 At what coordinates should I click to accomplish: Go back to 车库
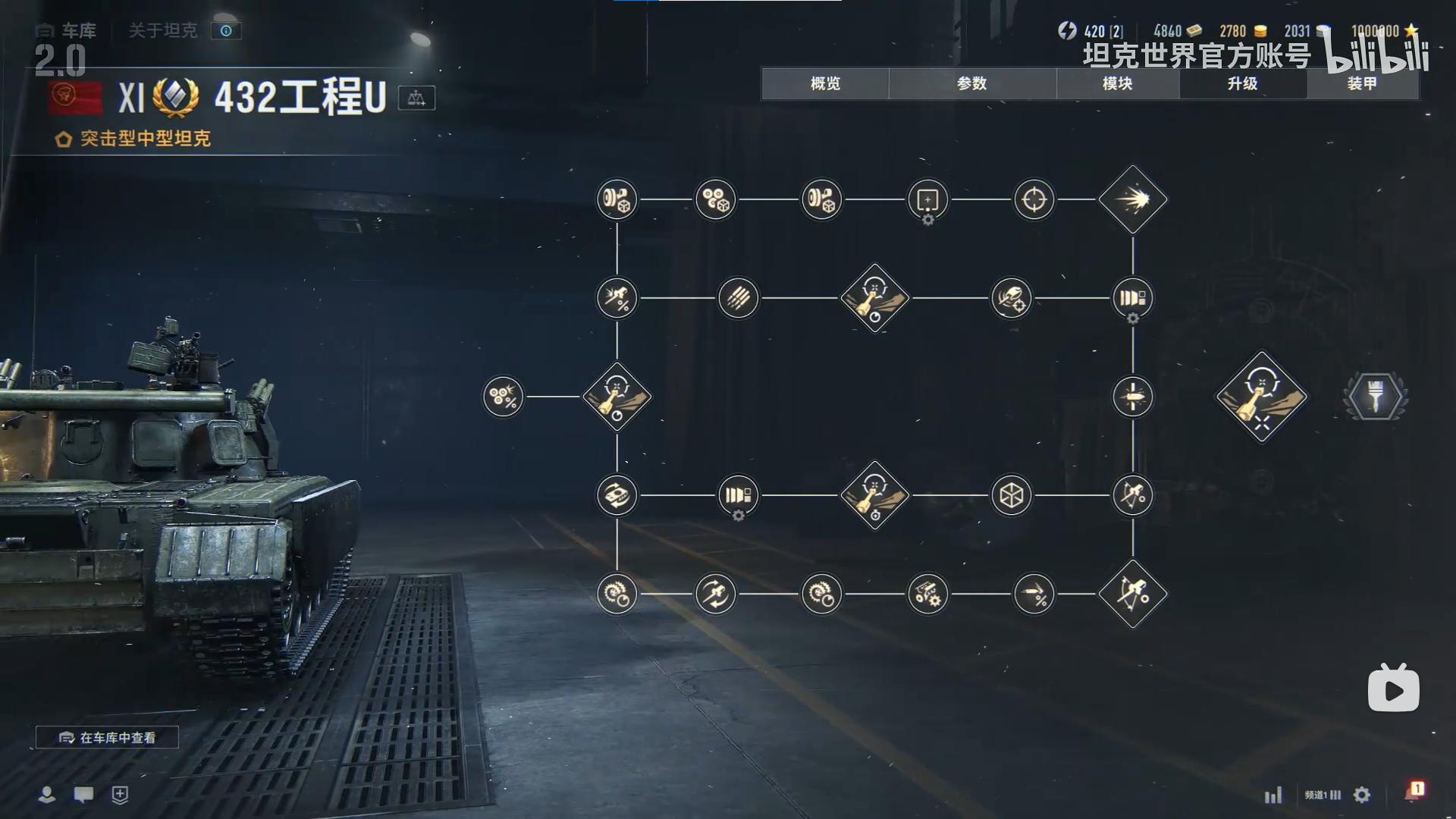pos(67,30)
